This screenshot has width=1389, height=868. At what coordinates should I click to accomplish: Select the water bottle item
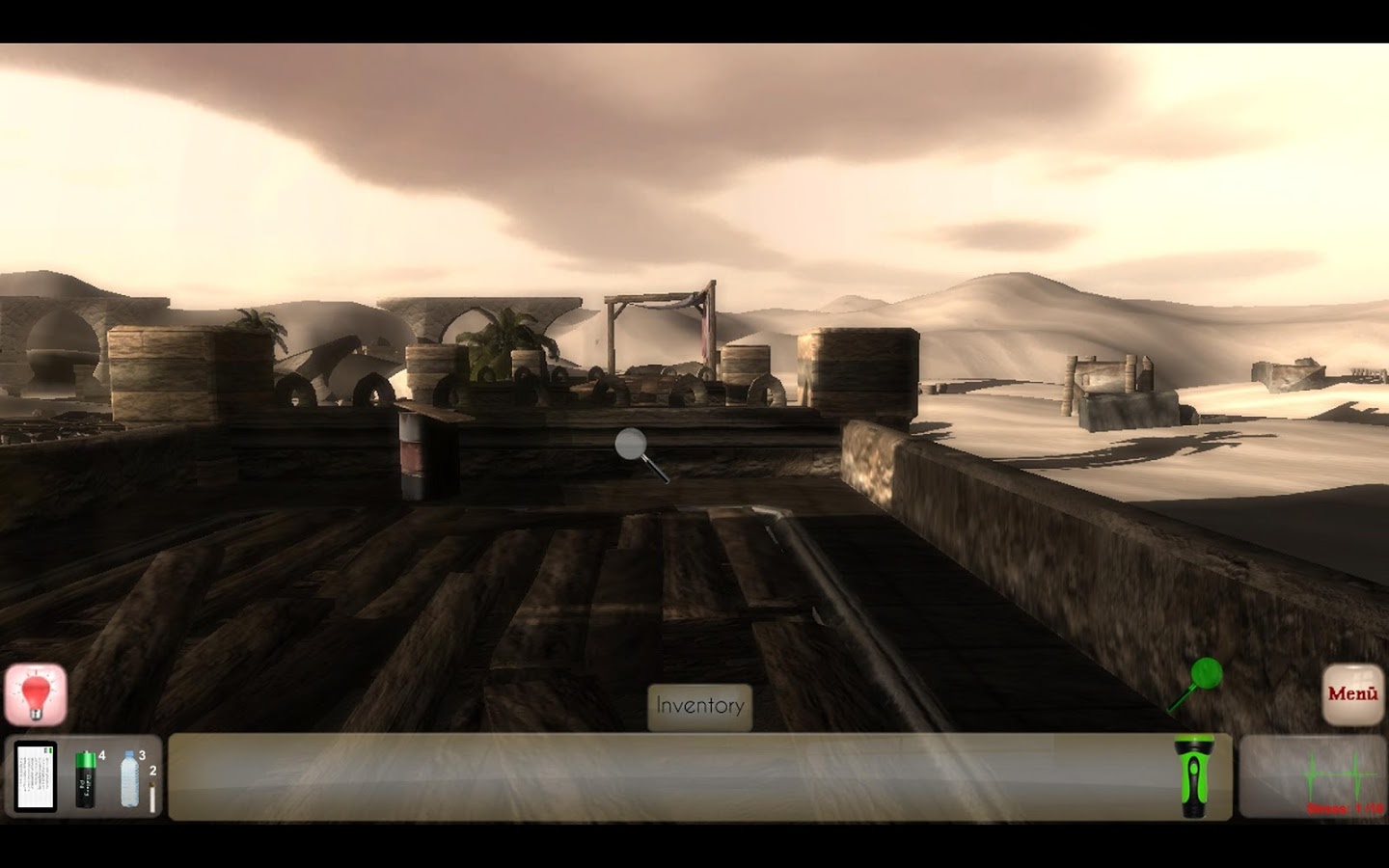(x=129, y=779)
